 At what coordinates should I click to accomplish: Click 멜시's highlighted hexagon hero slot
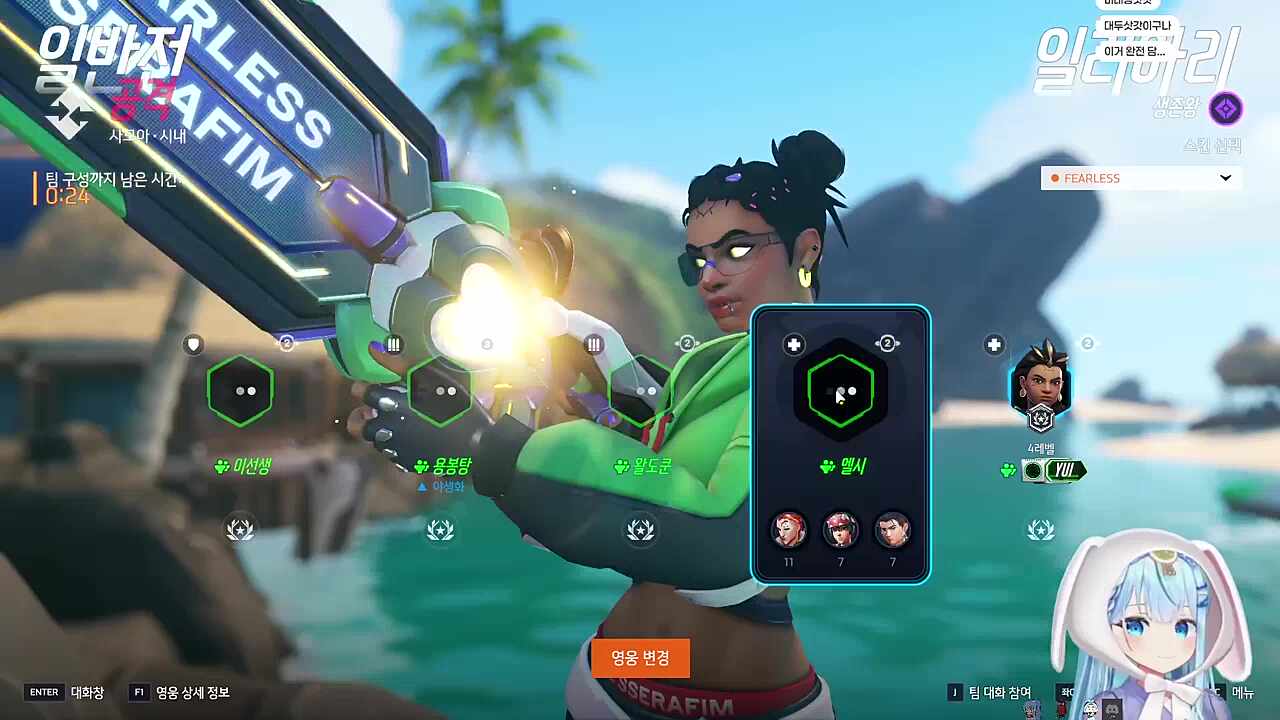click(840, 391)
